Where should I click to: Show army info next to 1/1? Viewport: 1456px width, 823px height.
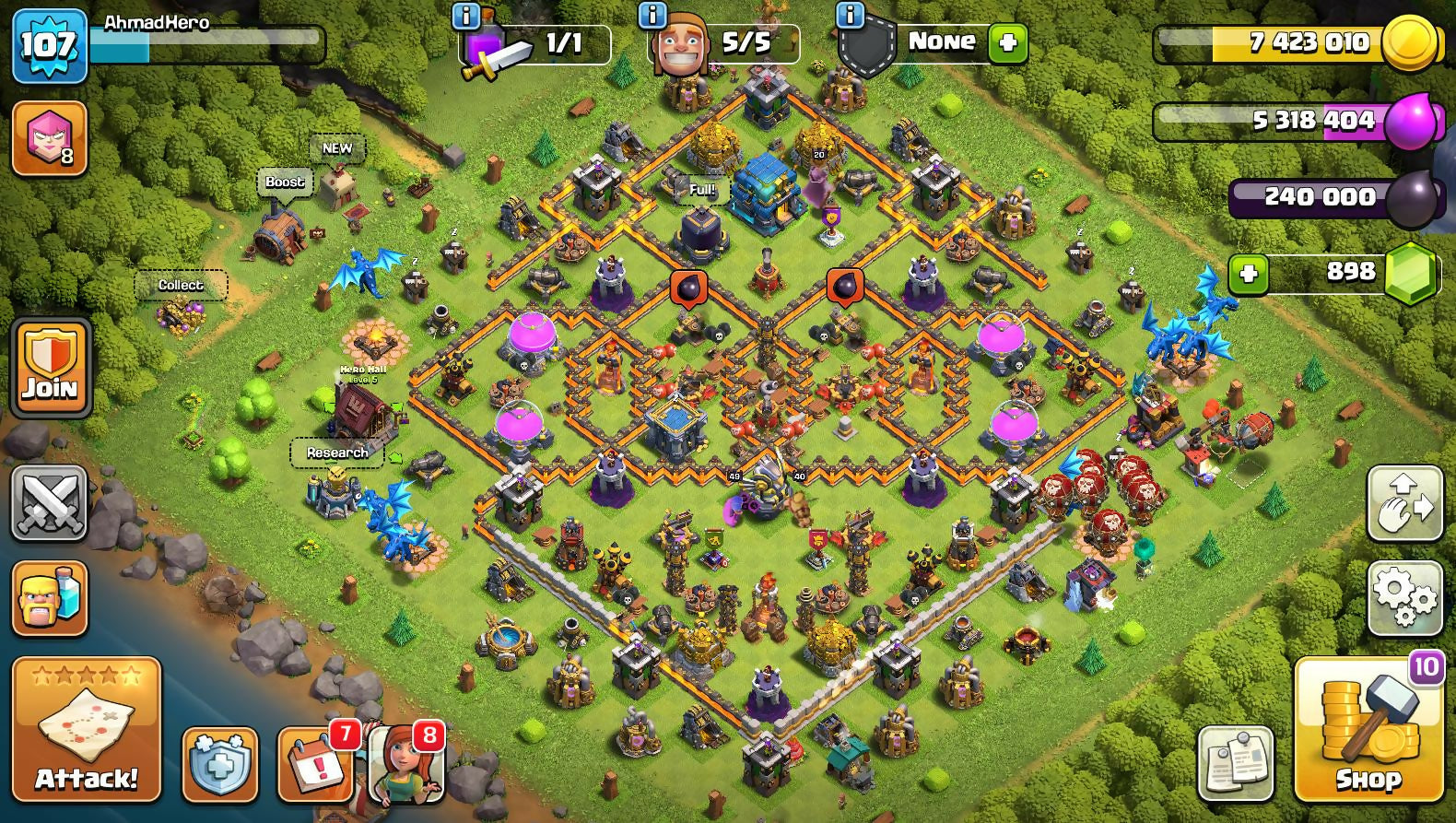tap(466, 15)
